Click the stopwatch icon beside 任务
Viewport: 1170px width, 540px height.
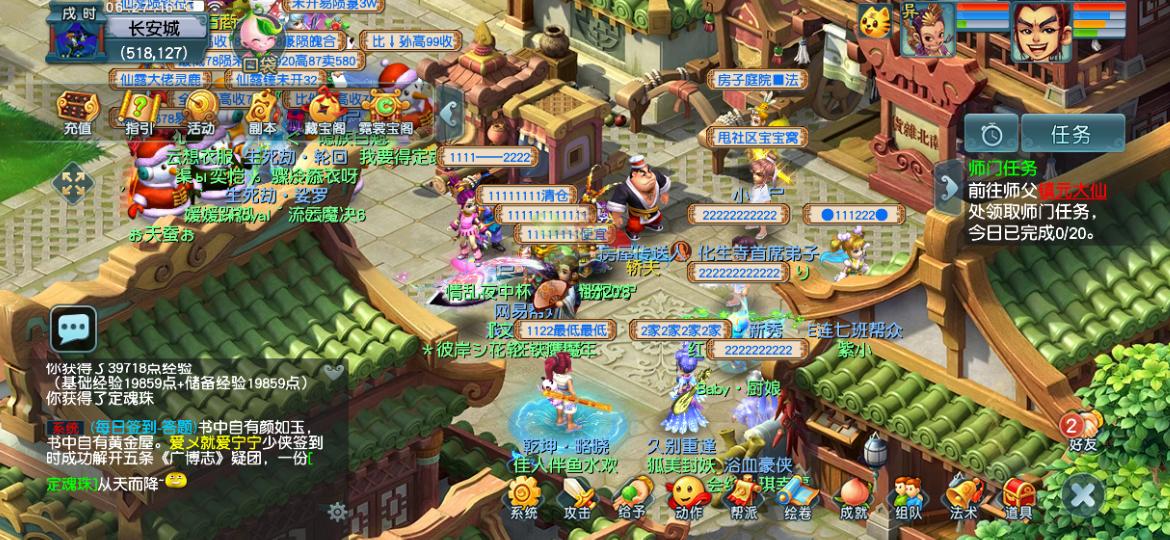click(991, 133)
